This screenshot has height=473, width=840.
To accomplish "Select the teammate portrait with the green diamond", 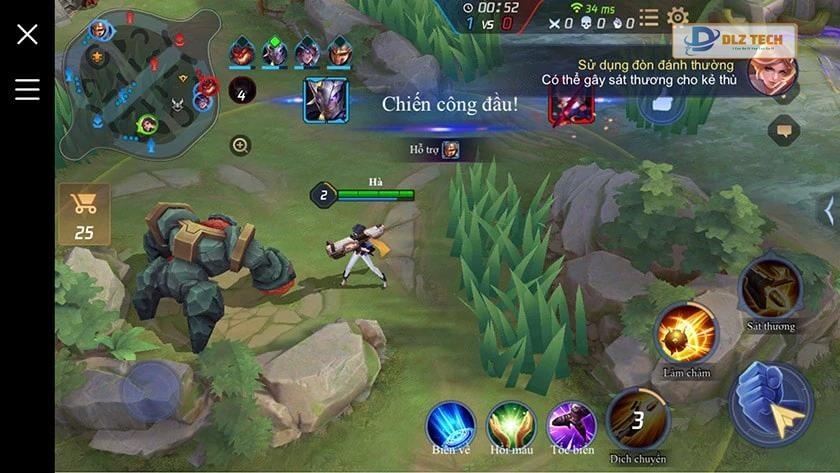I will (x=274, y=51).
